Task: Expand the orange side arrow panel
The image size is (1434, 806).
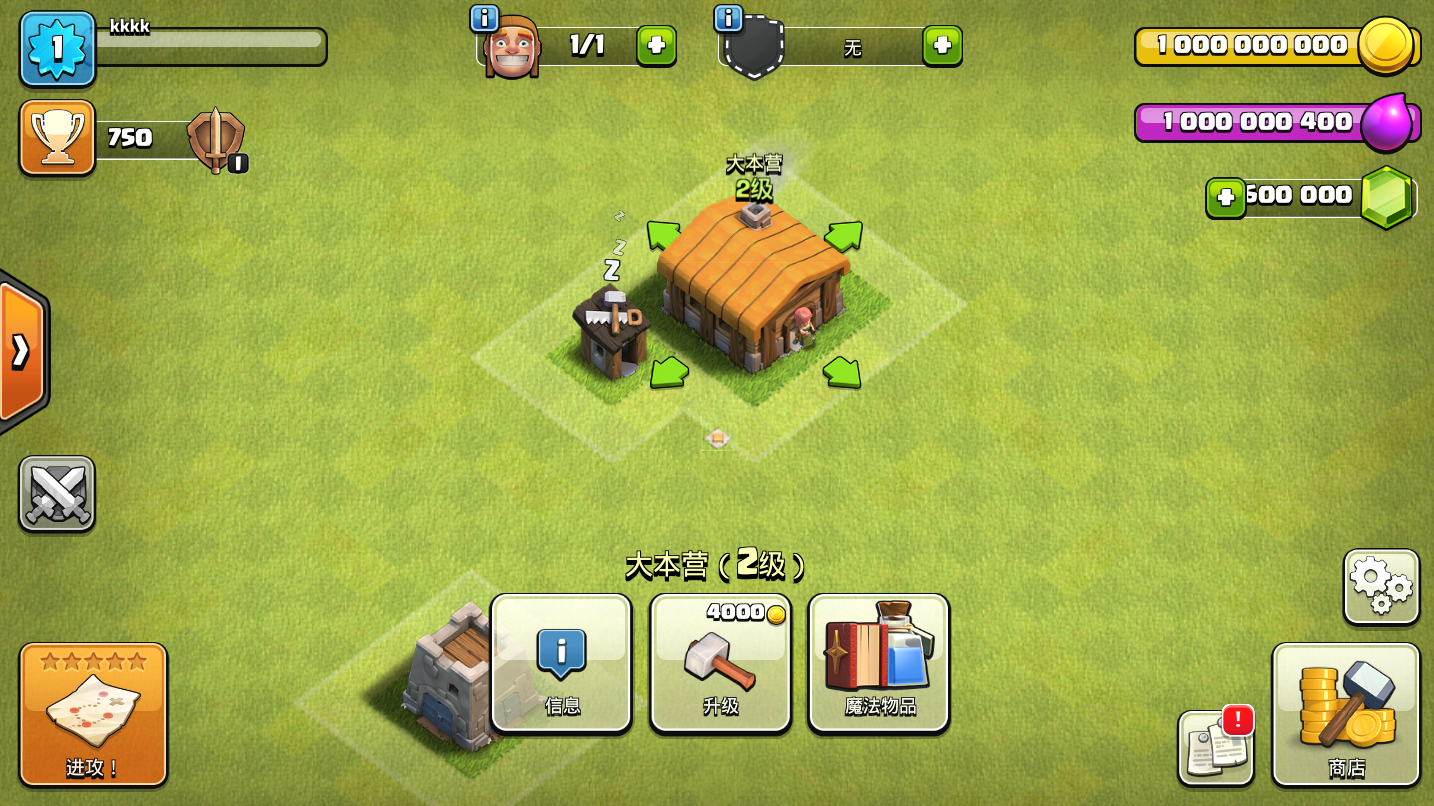Action: coord(21,351)
